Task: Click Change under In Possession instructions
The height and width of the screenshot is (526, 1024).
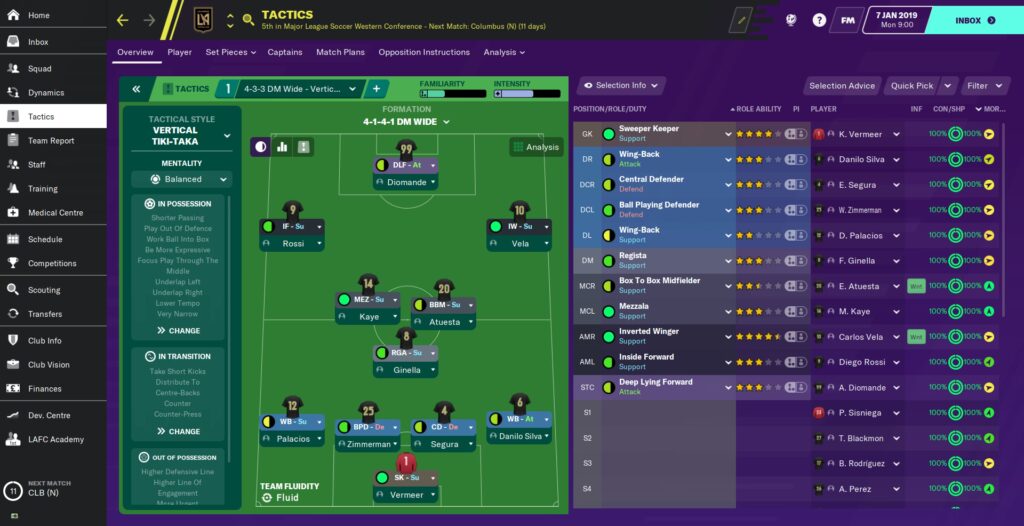Action: 178,330
